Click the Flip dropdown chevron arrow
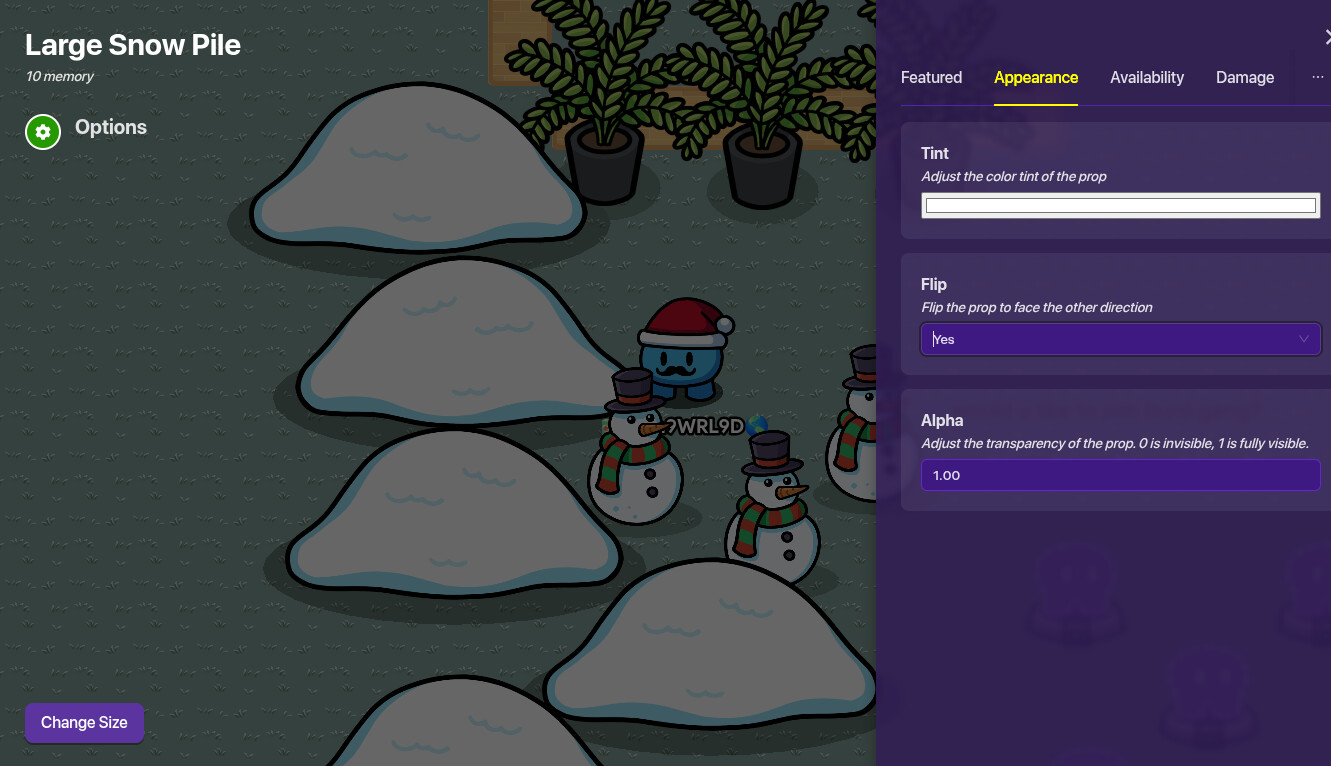 pos(1304,339)
